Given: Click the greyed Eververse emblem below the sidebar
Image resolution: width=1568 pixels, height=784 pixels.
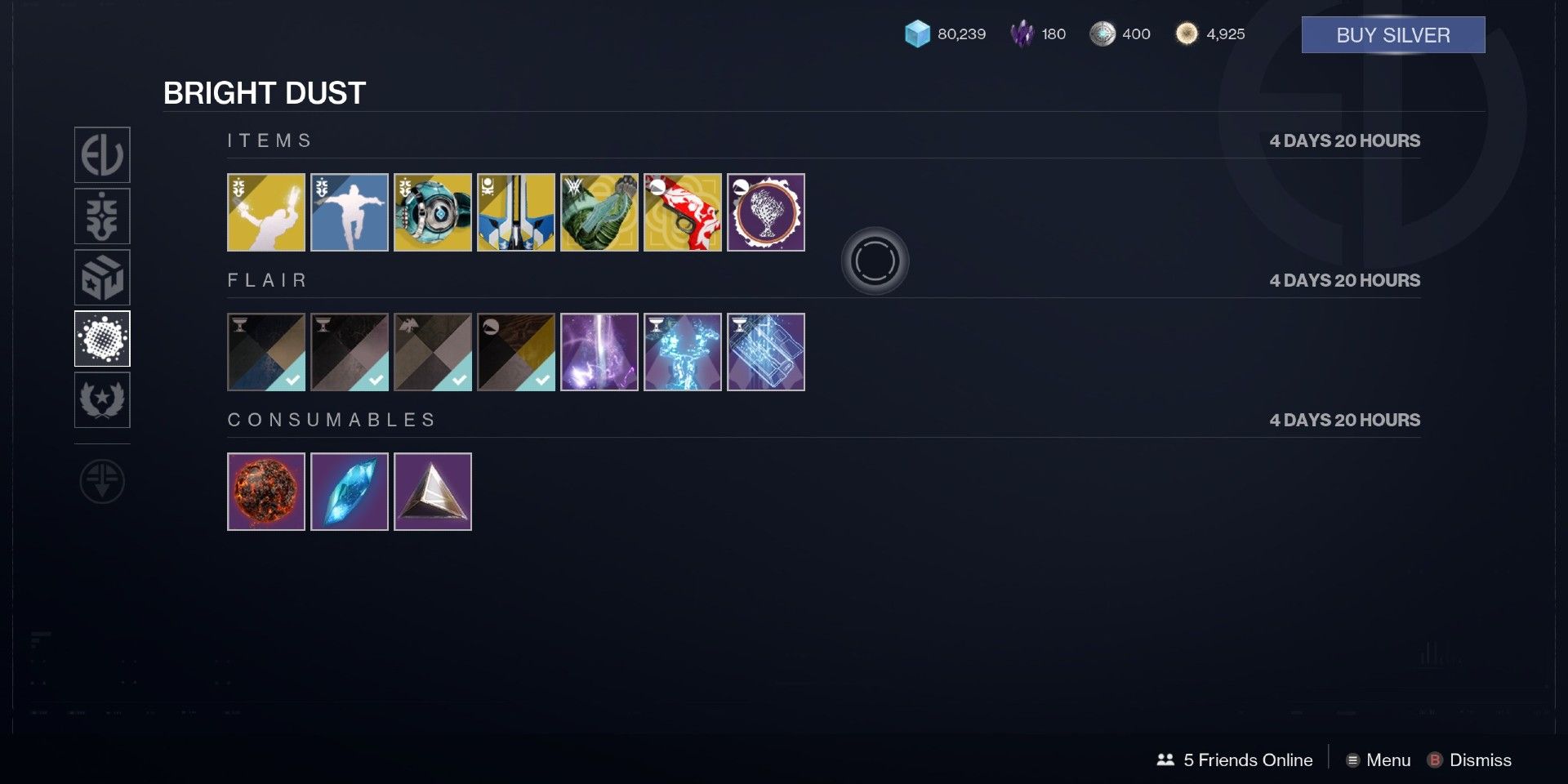Looking at the screenshot, I should (x=103, y=482).
